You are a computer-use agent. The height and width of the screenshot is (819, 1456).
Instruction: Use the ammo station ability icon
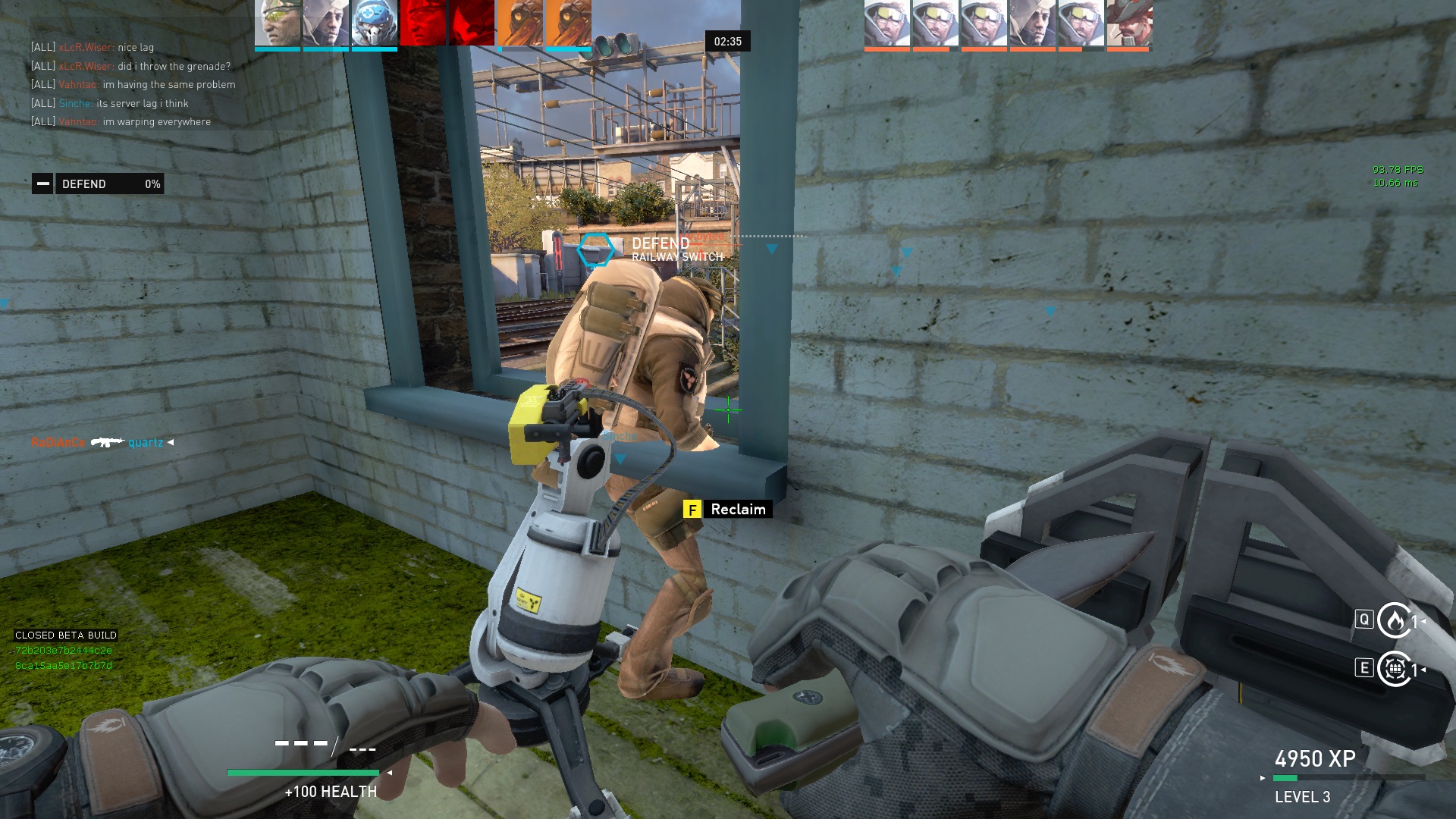tap(1394, 669)
